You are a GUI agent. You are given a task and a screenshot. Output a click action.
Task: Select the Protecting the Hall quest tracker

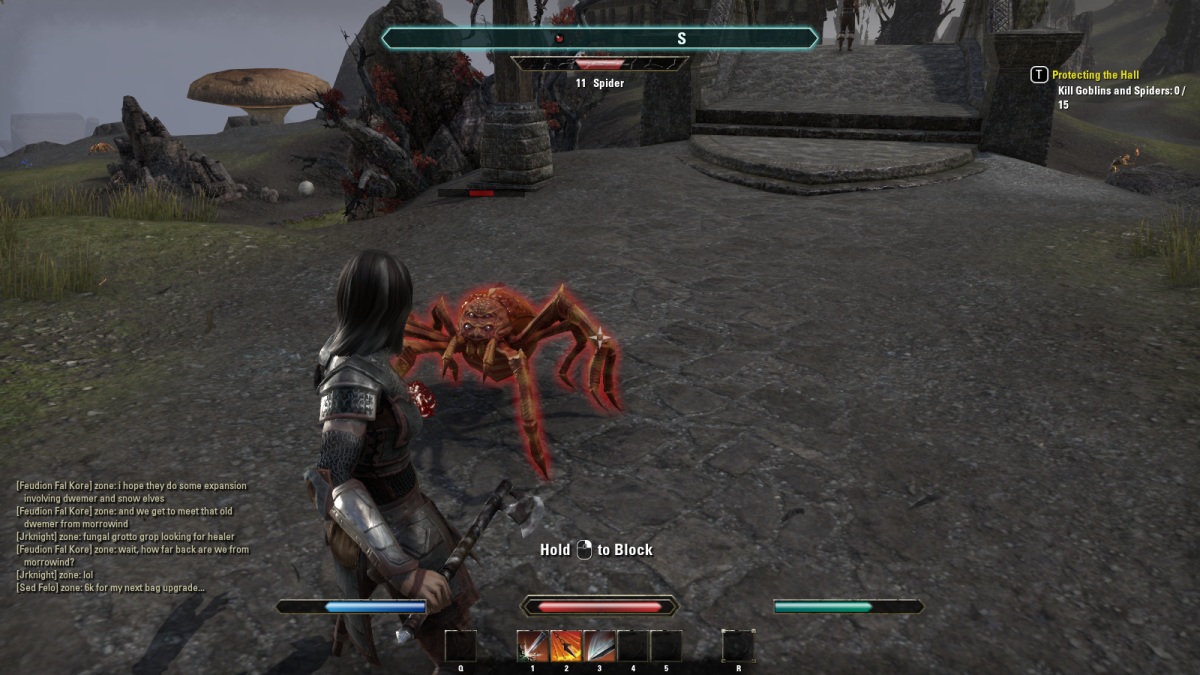pos(1095,75)
